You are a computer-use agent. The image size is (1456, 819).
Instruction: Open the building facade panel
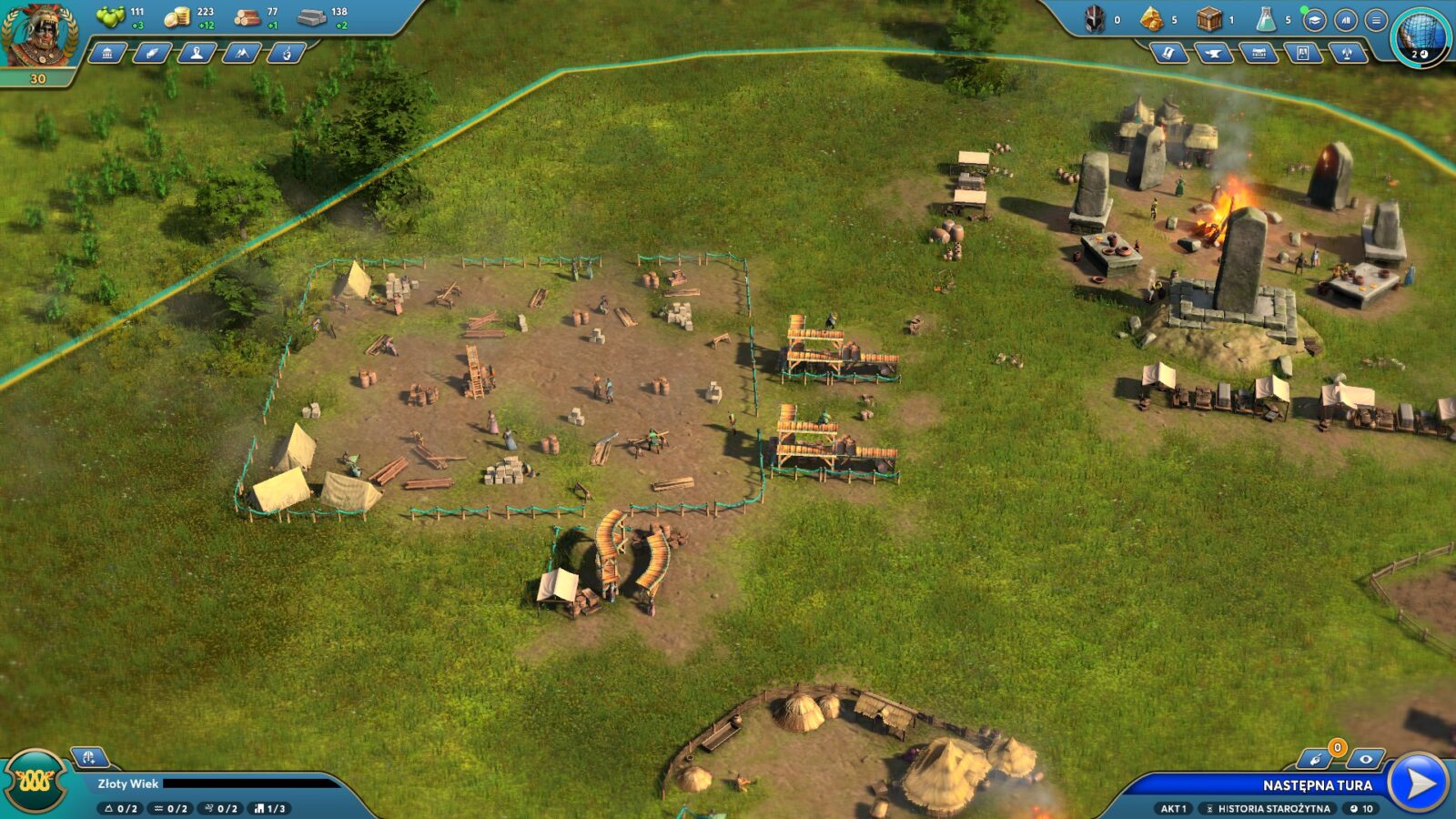coord(1259,54)
